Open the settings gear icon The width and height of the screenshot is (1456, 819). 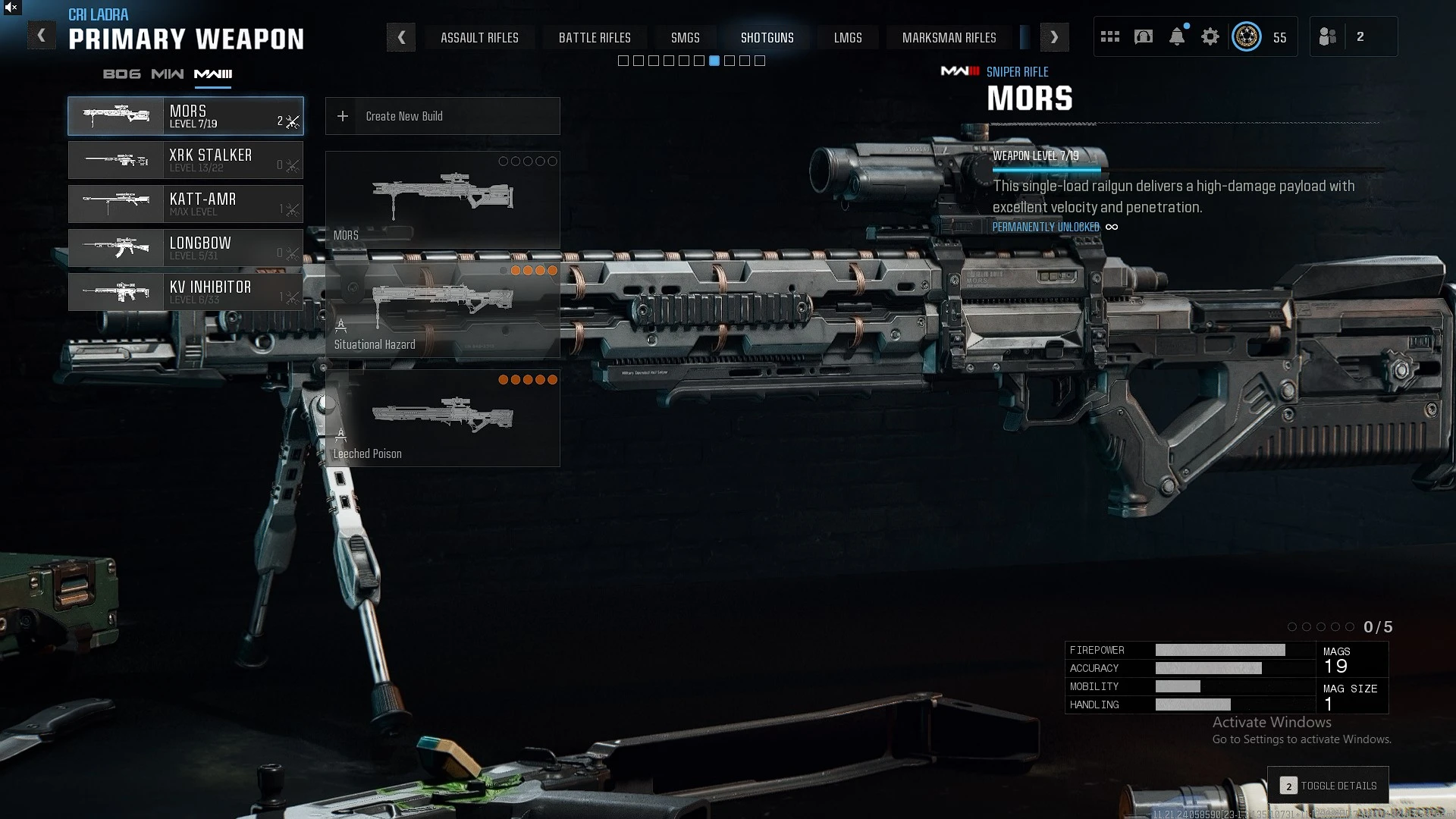coord(1210,36)
